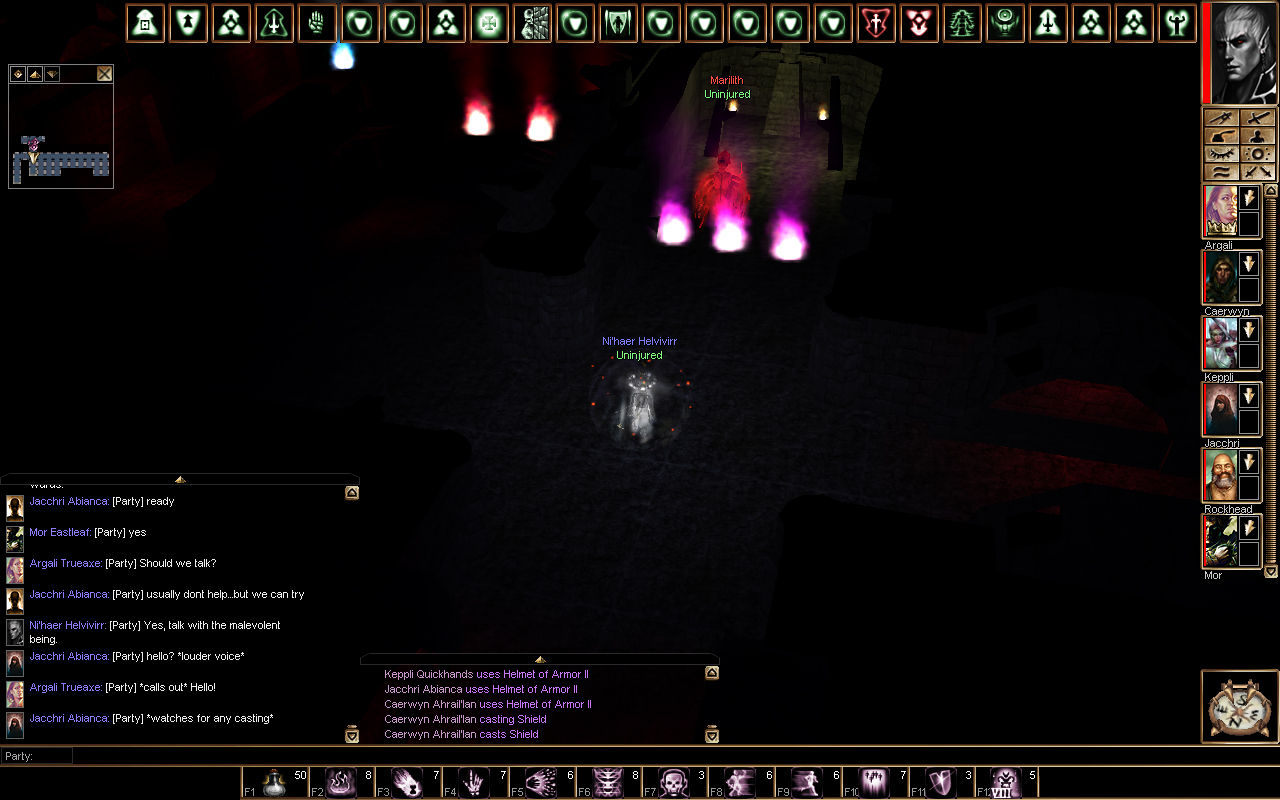The width and height of the screenshot is (1280, 800).
Task: Select Rockhead's party portrait
Action: (1220, 475)
